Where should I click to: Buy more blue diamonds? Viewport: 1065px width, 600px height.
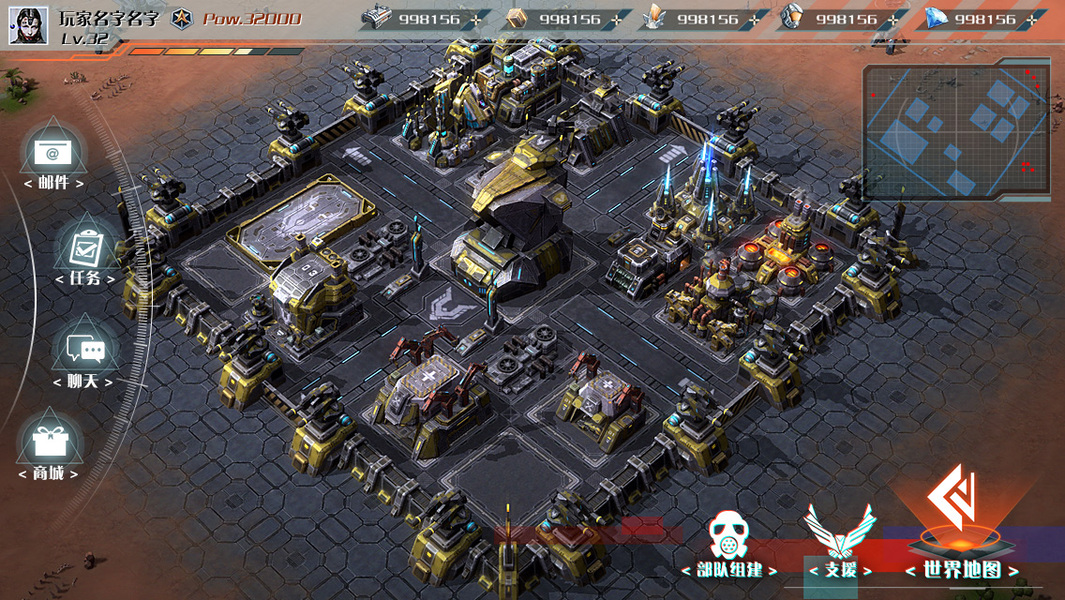pos(1032,19)
